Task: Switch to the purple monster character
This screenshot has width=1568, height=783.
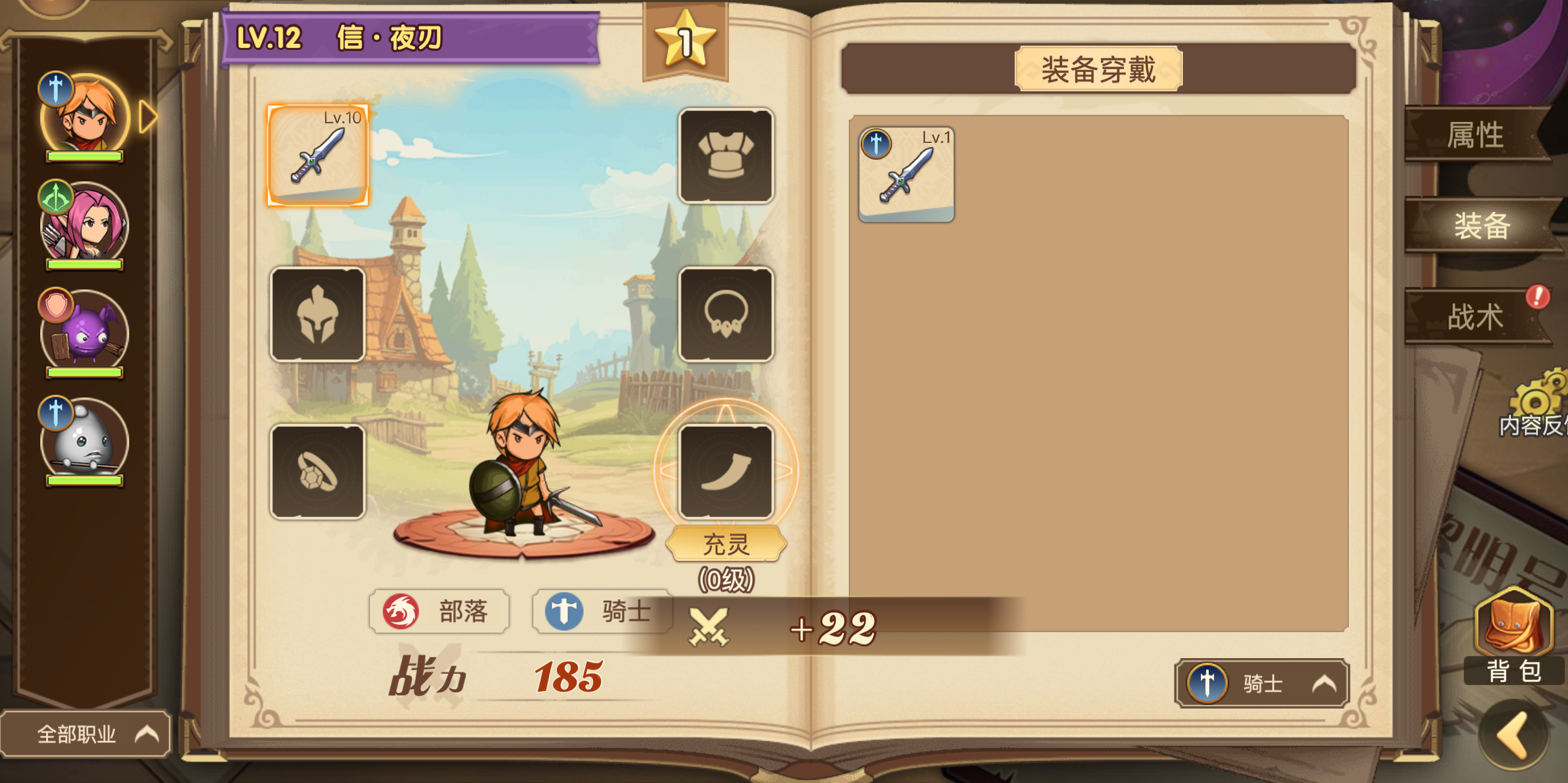Action: click(x=85, y=333)
